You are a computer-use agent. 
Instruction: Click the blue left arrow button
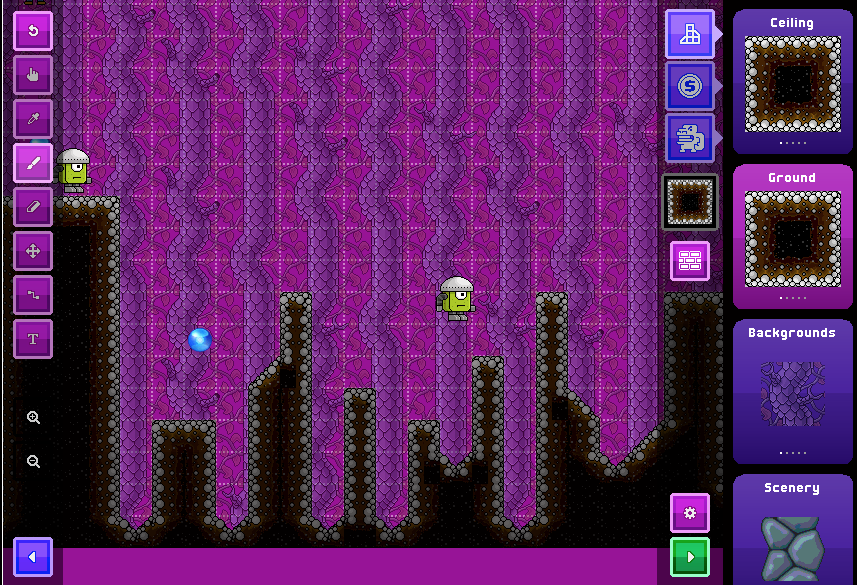(x=33, y=557)
